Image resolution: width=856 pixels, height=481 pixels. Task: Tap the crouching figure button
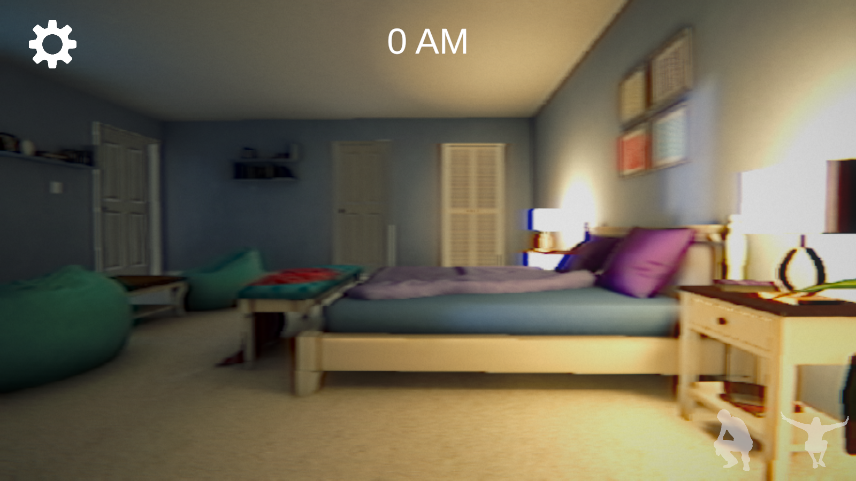tap(735, 440)
